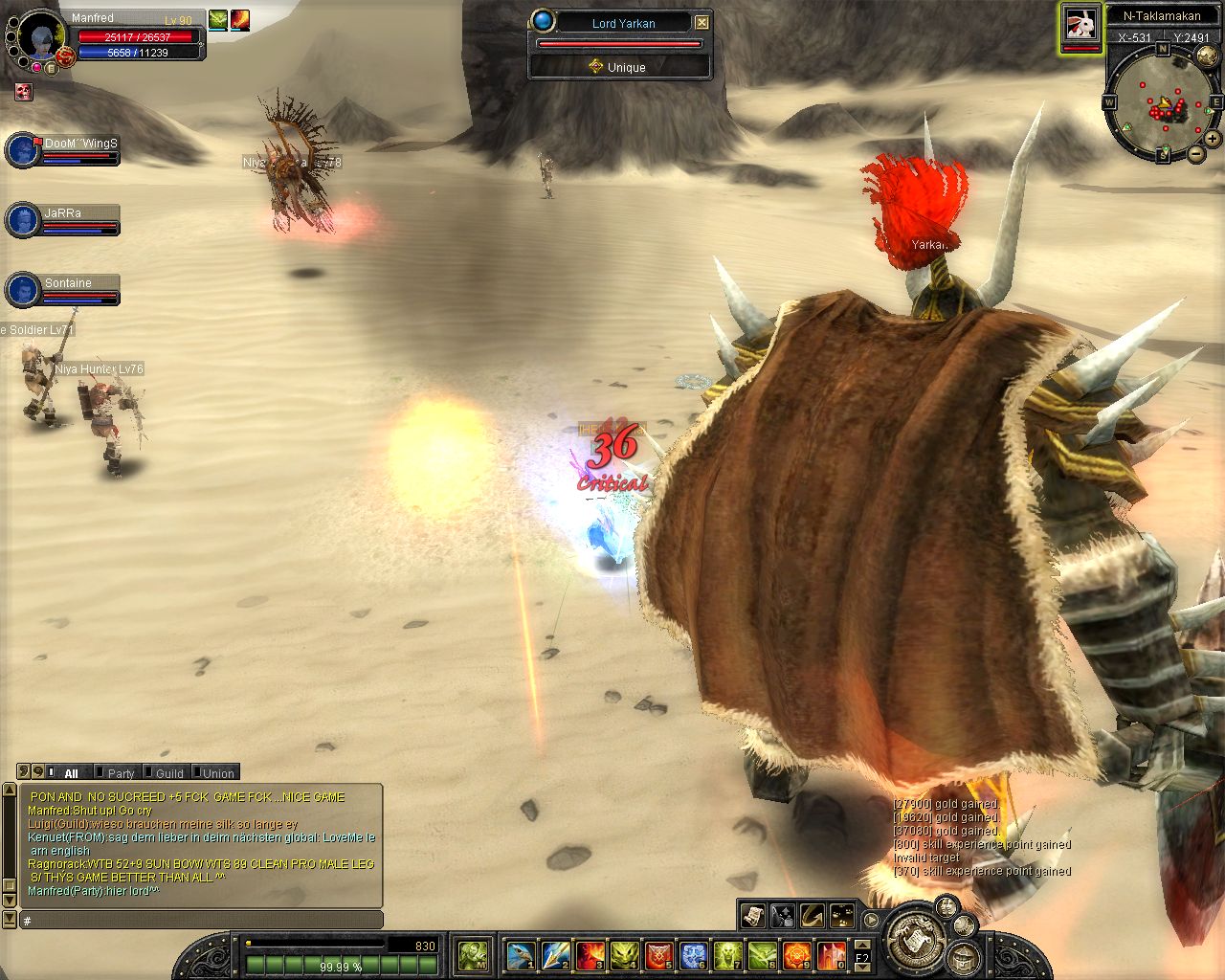The height and width of the screenshot is (980, 1225).
Task: Select party member Sontaine
Action: tap(22, 289)
